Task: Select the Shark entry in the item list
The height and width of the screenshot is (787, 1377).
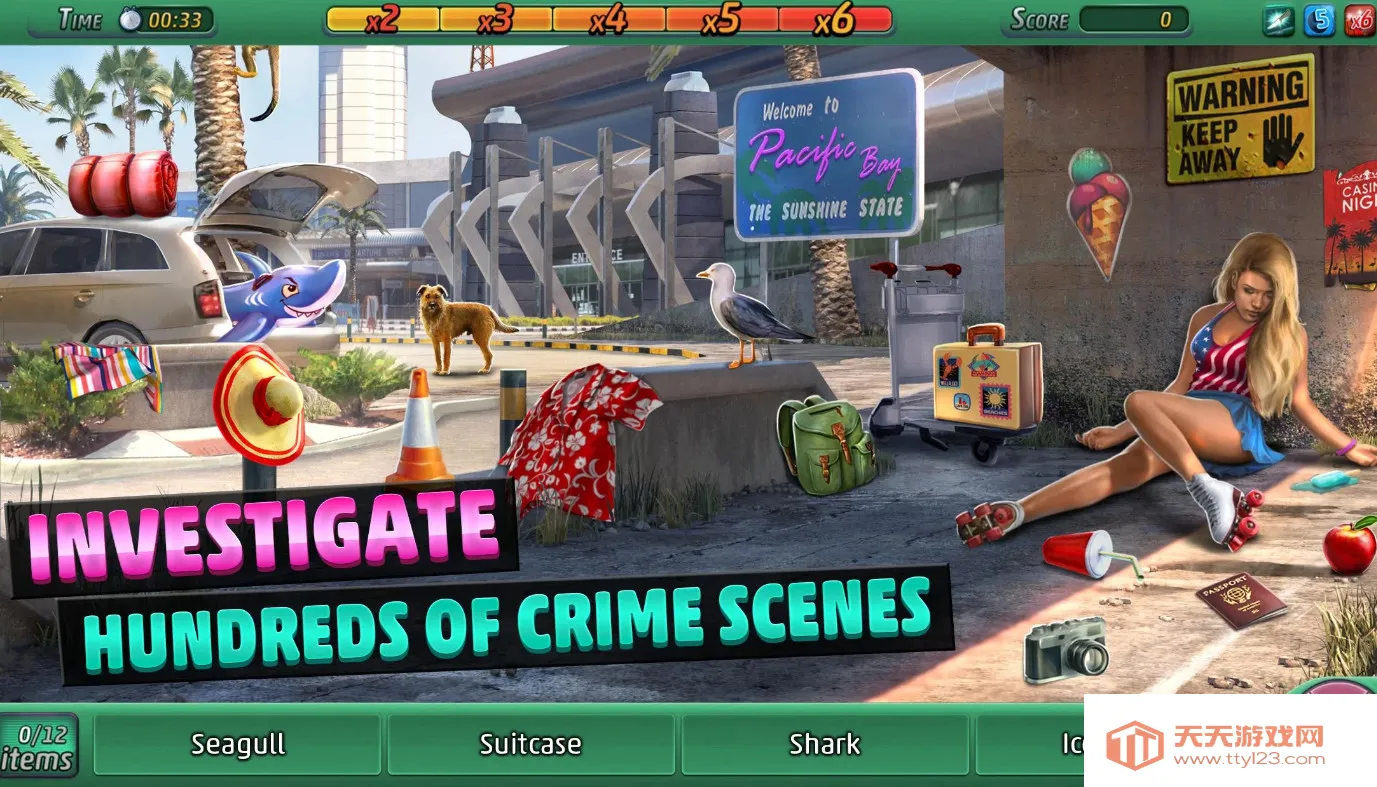Action: [x=824, y=745]
